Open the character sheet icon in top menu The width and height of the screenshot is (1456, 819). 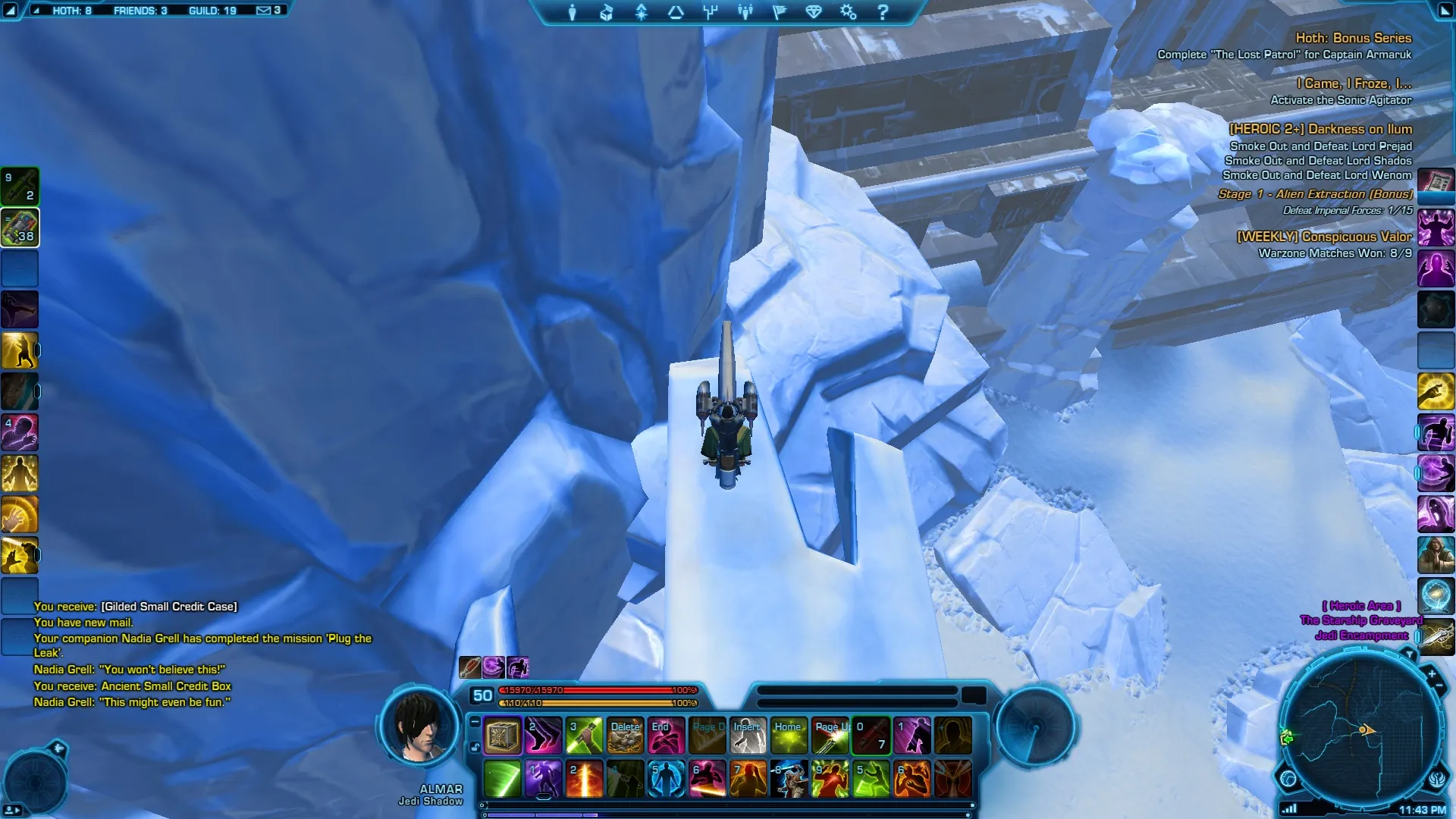pyautogui.click(x=573, y=12)
